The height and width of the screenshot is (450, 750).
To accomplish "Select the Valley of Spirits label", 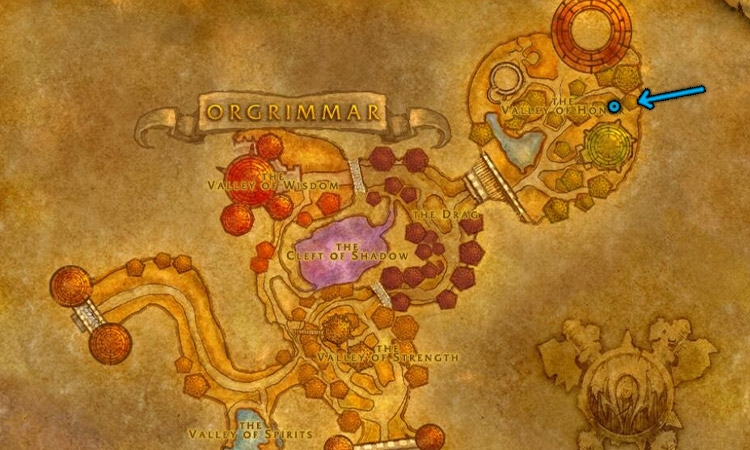I will [250, 434].
